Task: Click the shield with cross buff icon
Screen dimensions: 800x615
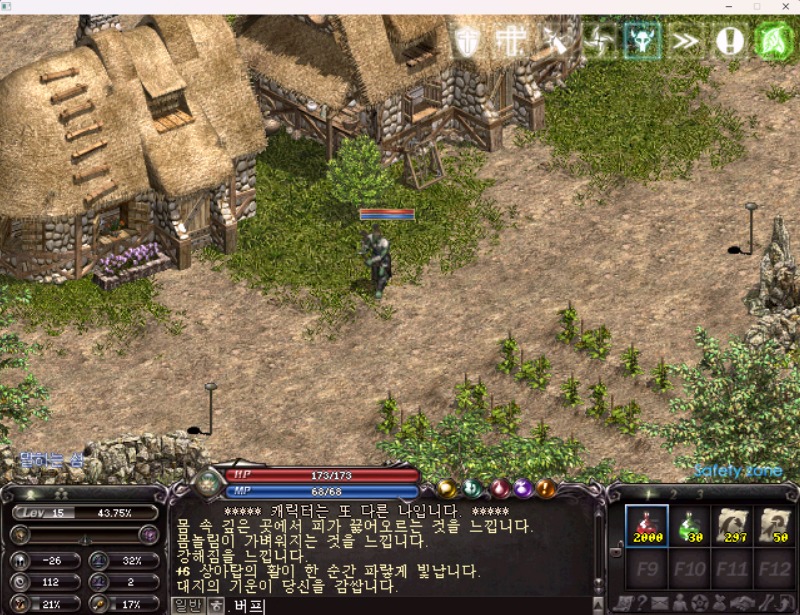Action: click(x=467, y=41)
